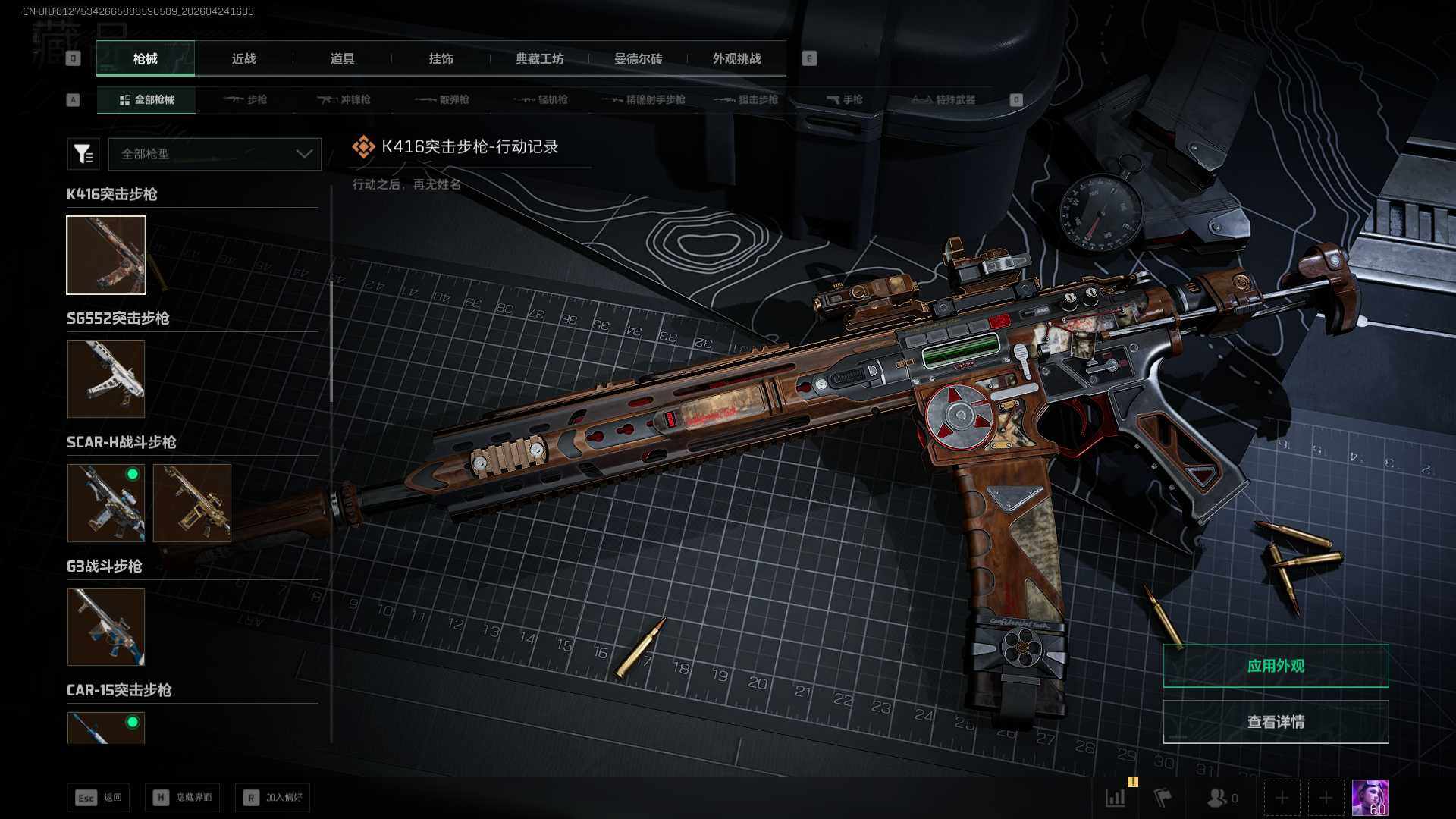Open the 曼德尔砖 tab
The image size is (1456, 819).
coord(638,58)
